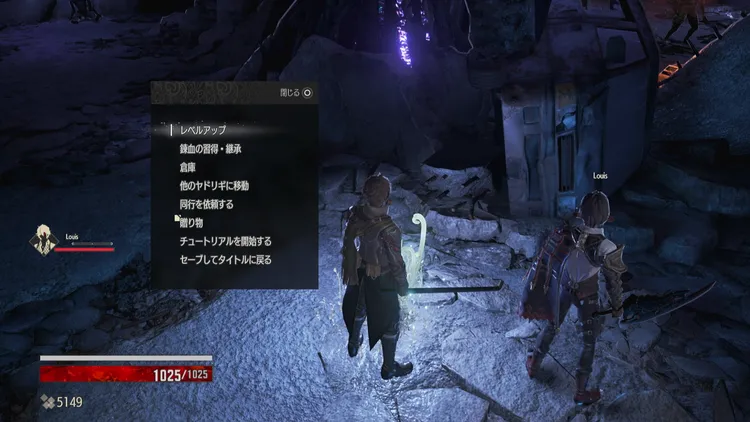The image size is (750, 422).
Task: Open 錬血の習得・継承 option
Action: (210, 149)
